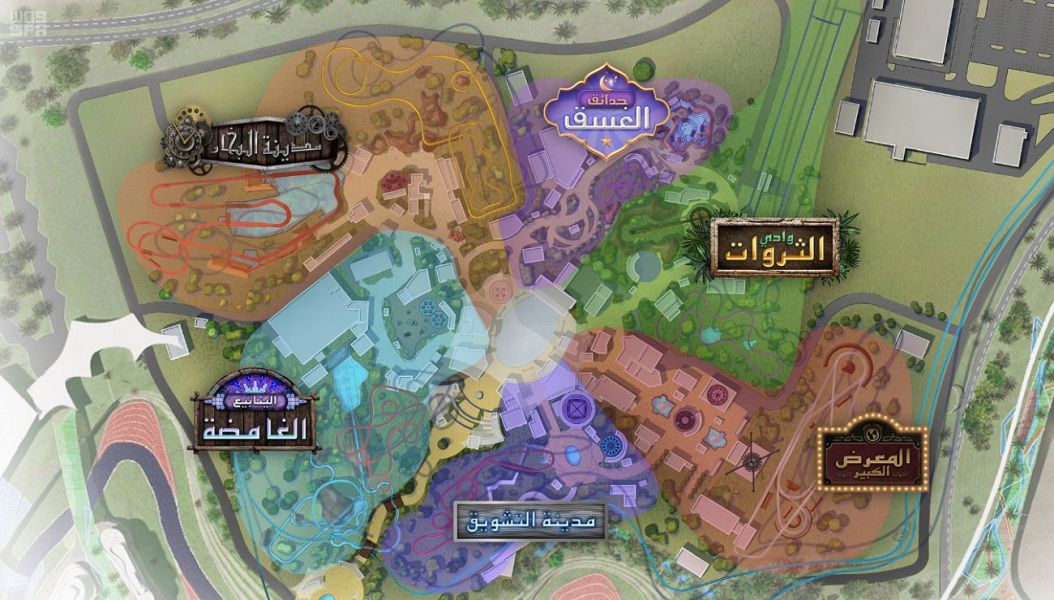1054x600 pixels.
Task: Select the marquee-lit Grand Exposition sign
Action: click(x=872, y=459)
